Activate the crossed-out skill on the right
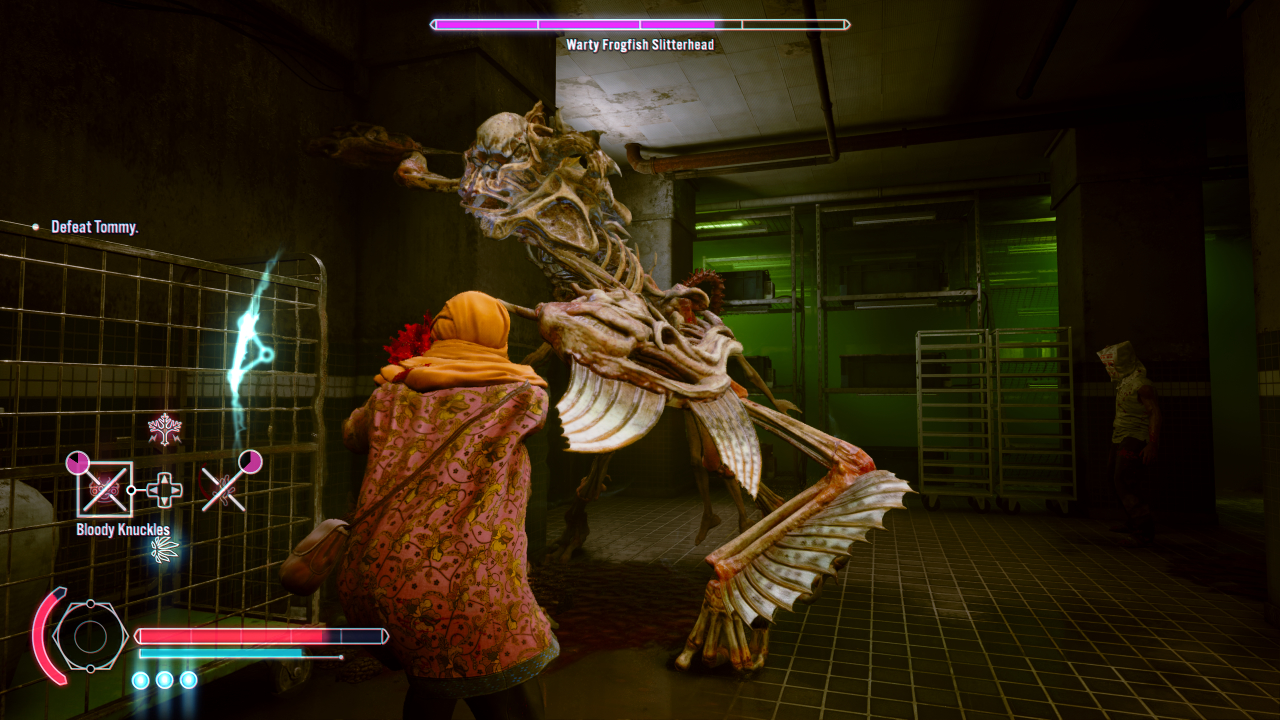The height and width of the screenshot is (720, 1280). click(x=224, y=488)
